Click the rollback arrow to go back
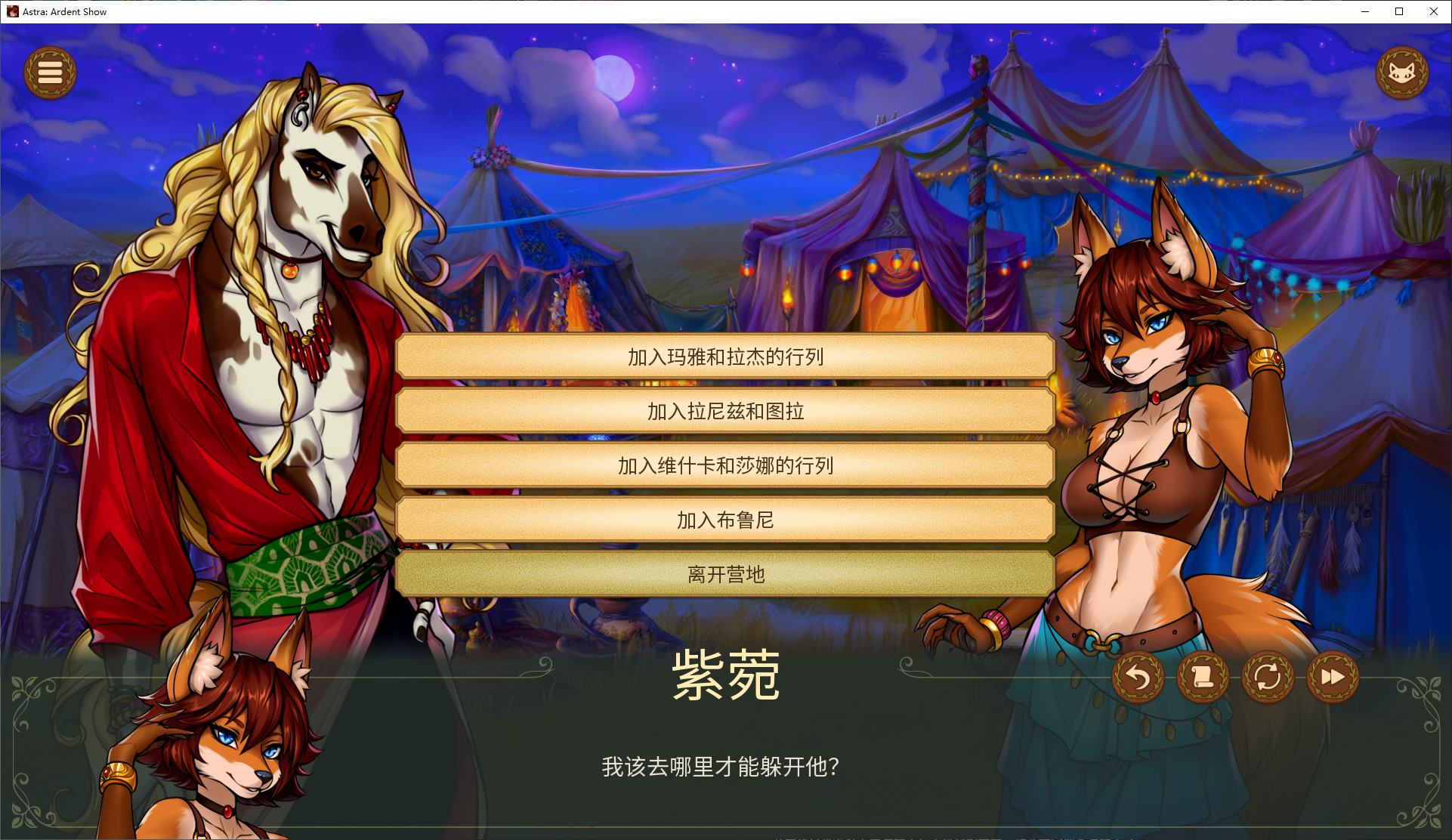 coord(1141,678)
